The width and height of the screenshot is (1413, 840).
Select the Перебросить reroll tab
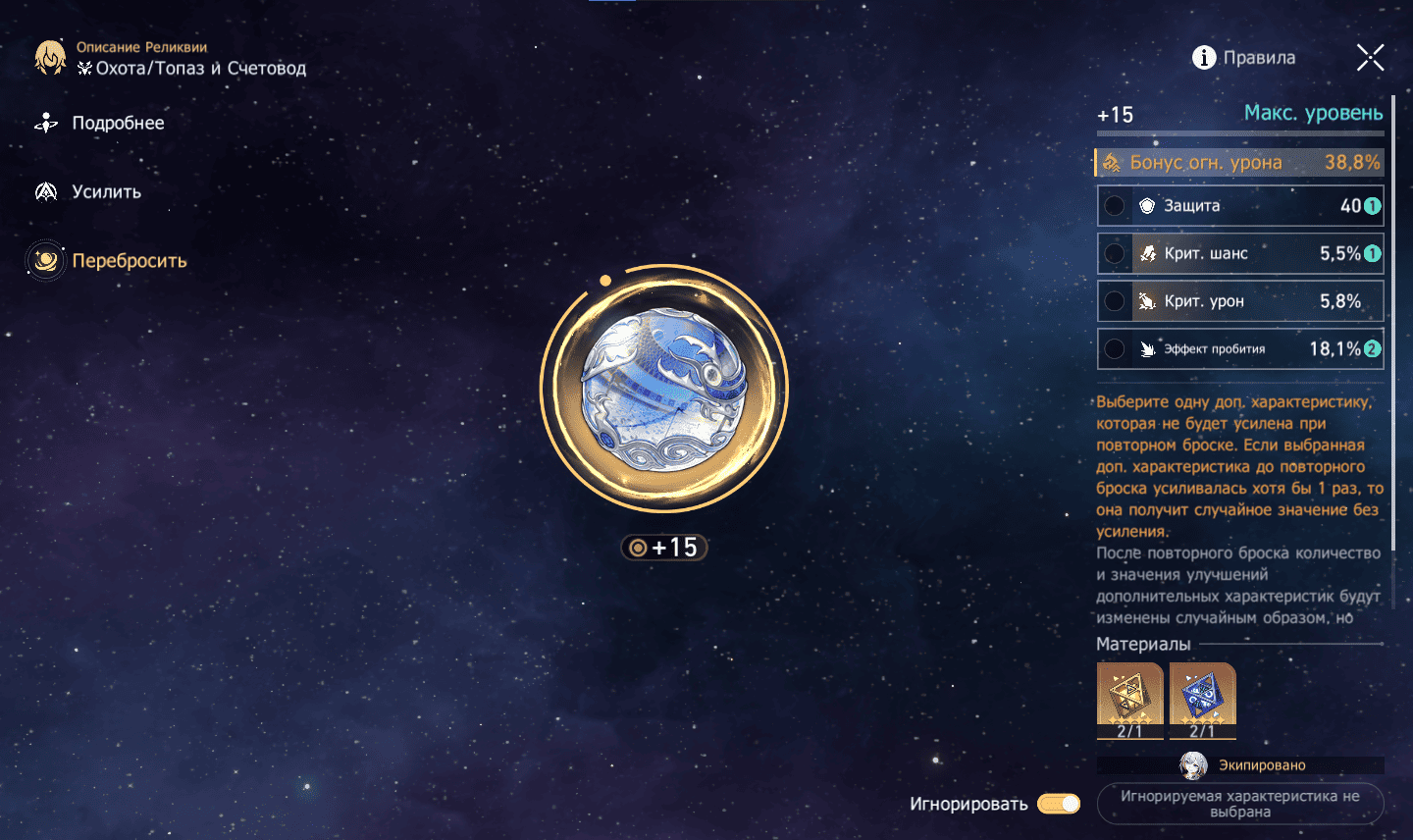pos(128,261)
